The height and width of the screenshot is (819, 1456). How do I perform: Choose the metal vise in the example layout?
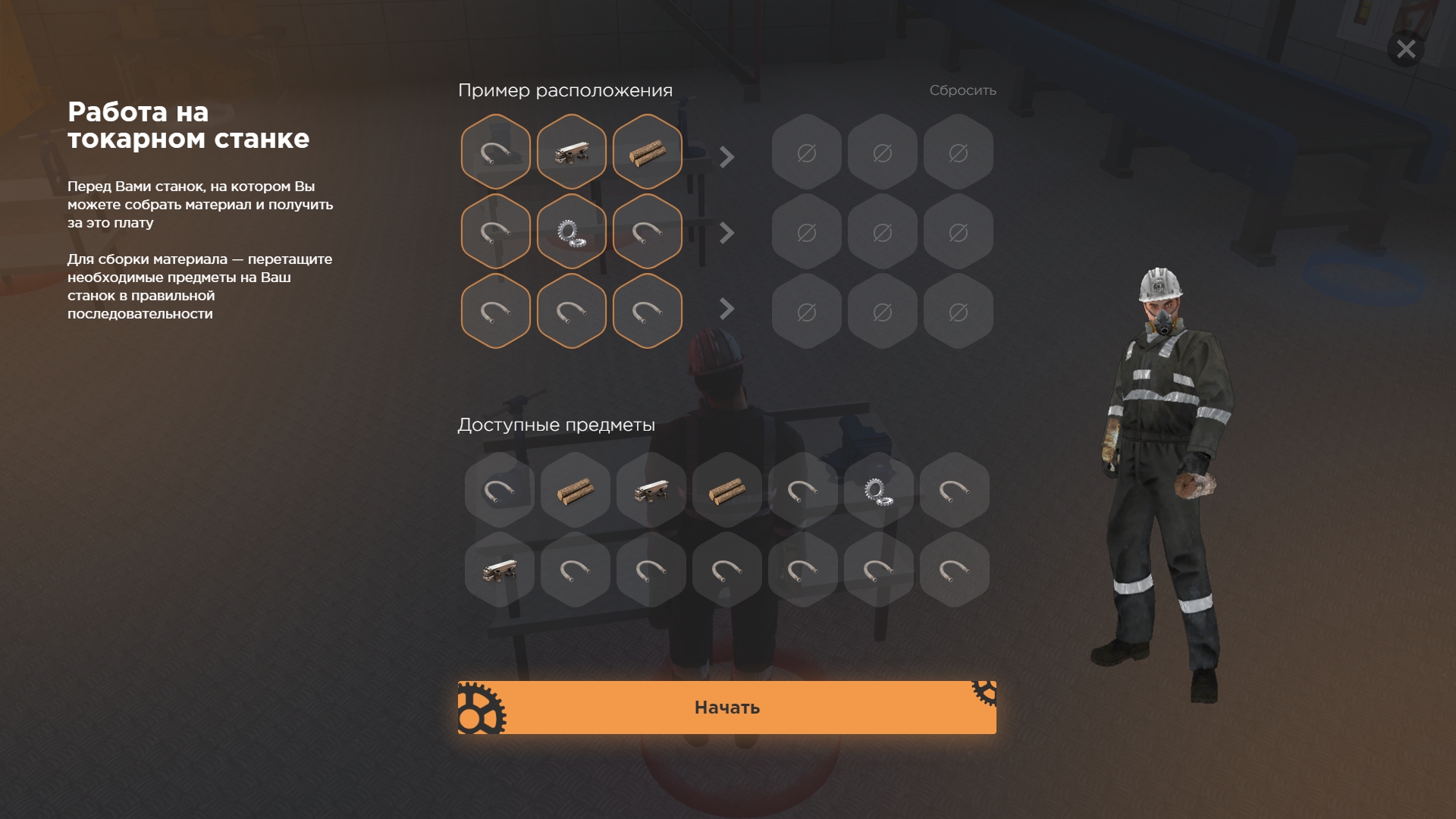tap(571, 152)
